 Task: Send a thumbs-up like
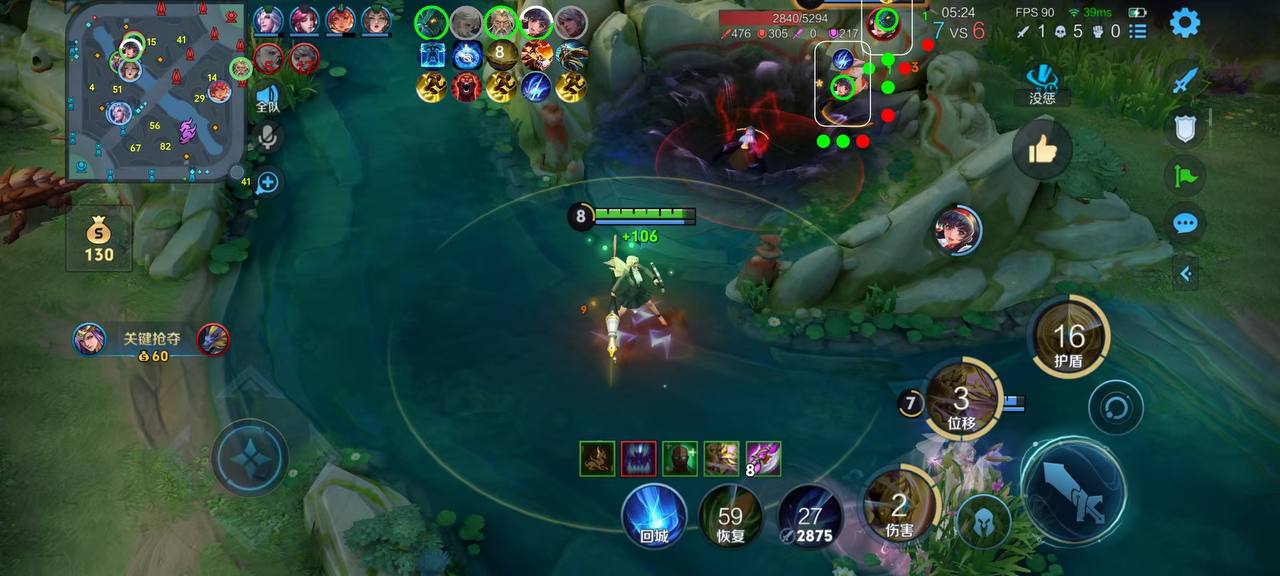pyautogui.click(x=1042, y=150)
